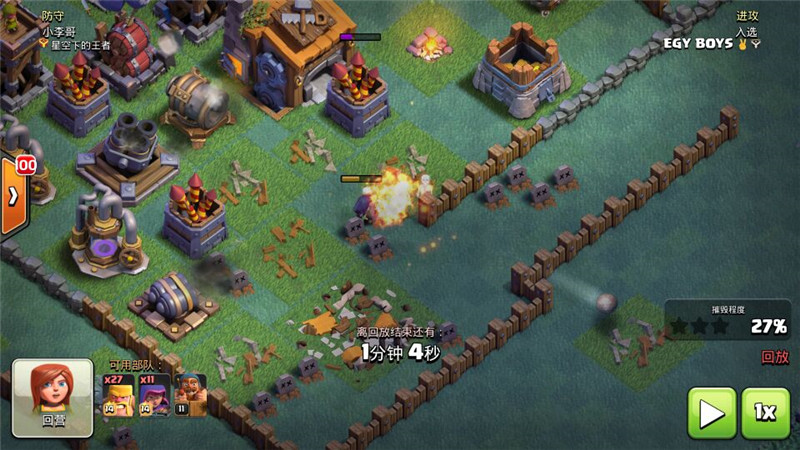Resume the replay with the green play button

click(712, 412)
